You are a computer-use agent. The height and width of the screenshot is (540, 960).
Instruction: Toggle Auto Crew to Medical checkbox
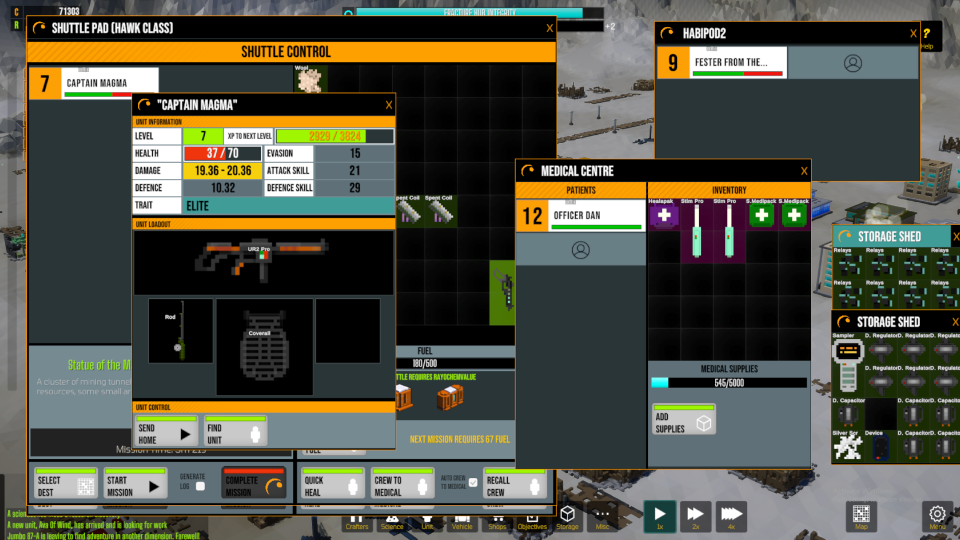(474, 483)
